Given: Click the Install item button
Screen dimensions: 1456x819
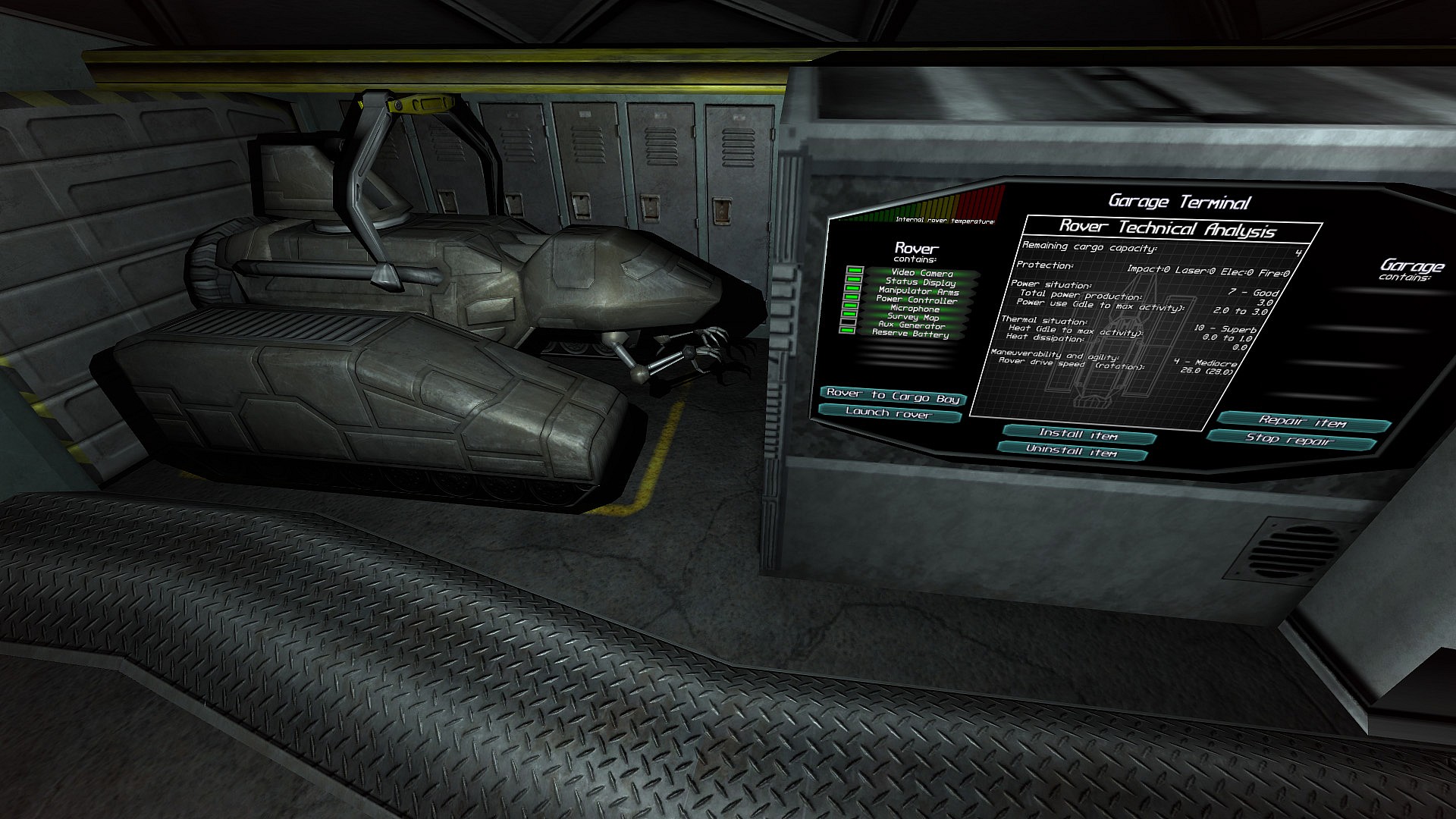Looking at the screenshot, I should click(1078, 435).
